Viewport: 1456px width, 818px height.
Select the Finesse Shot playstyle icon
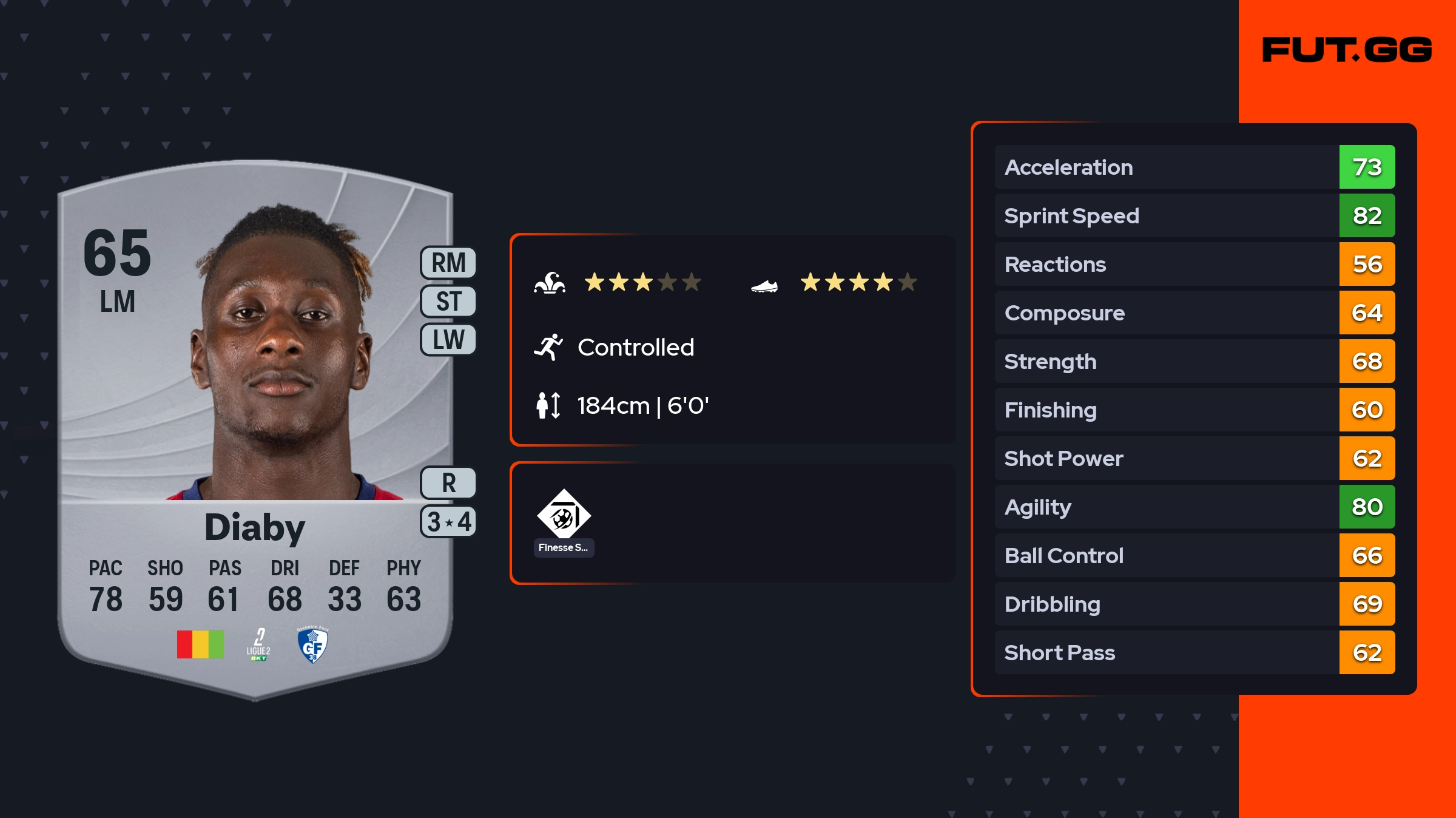(564, 515)
